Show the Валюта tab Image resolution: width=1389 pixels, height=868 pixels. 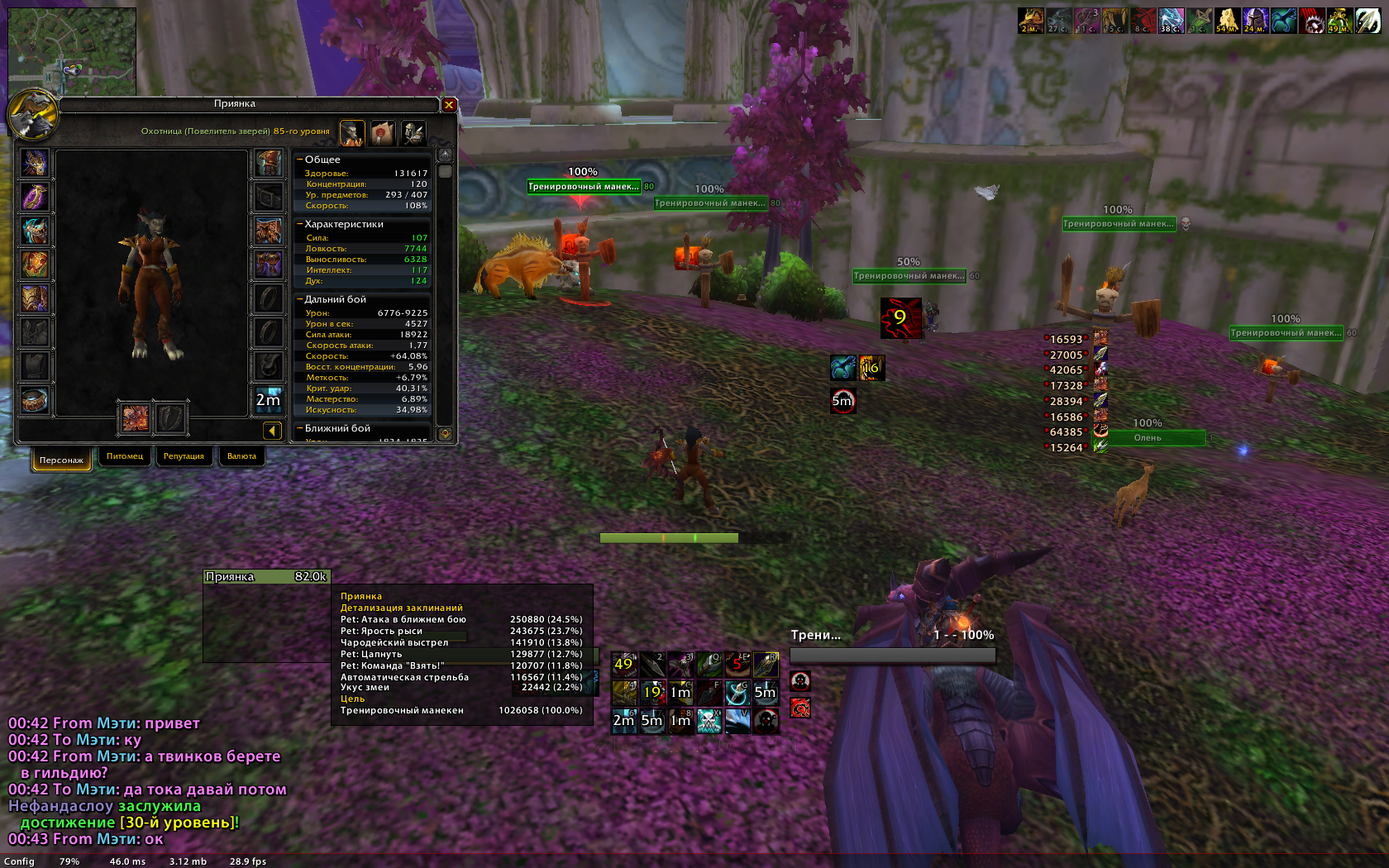[x=241, y=456]
